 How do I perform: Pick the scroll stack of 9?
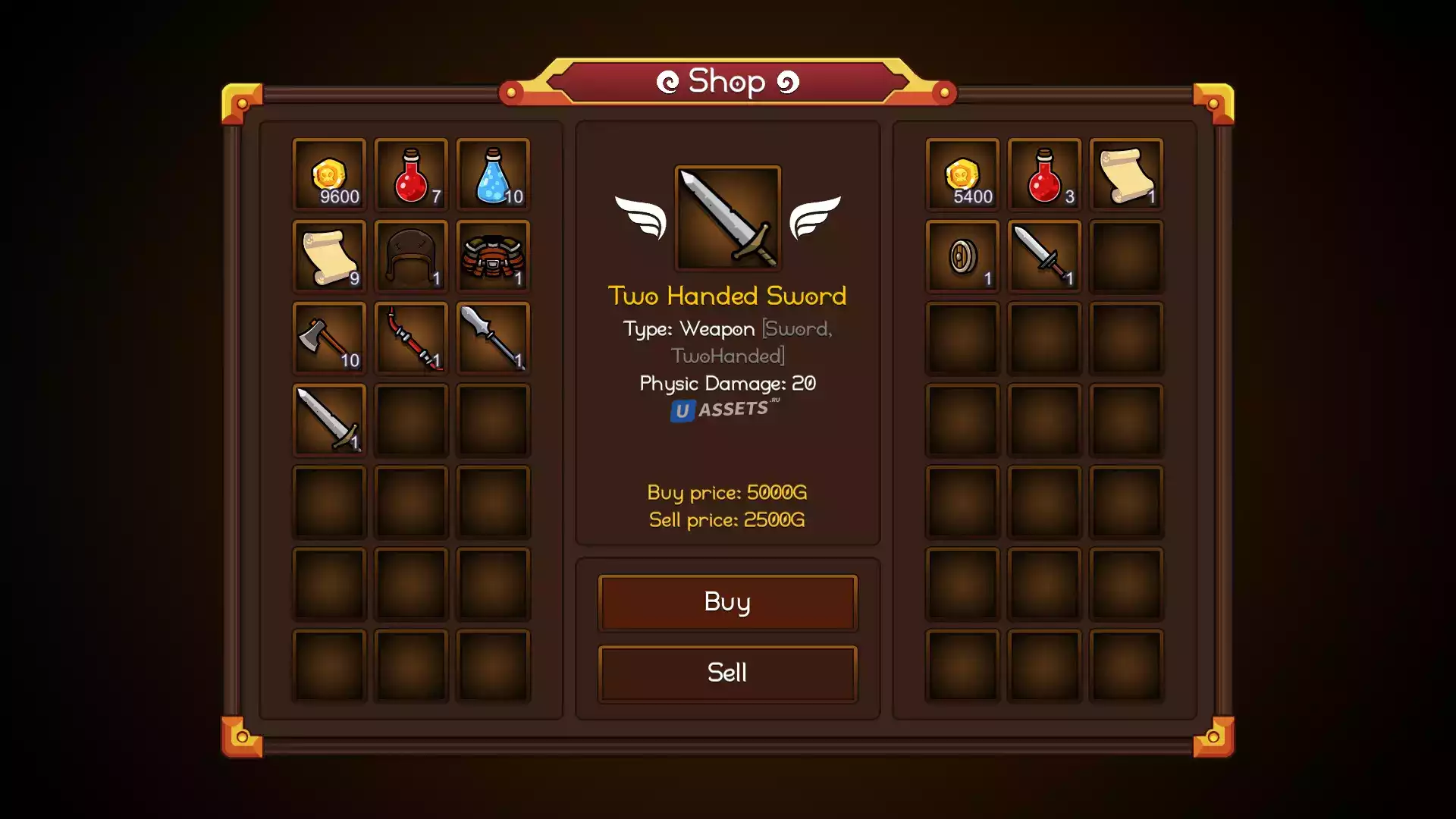[x=329, y=256]
